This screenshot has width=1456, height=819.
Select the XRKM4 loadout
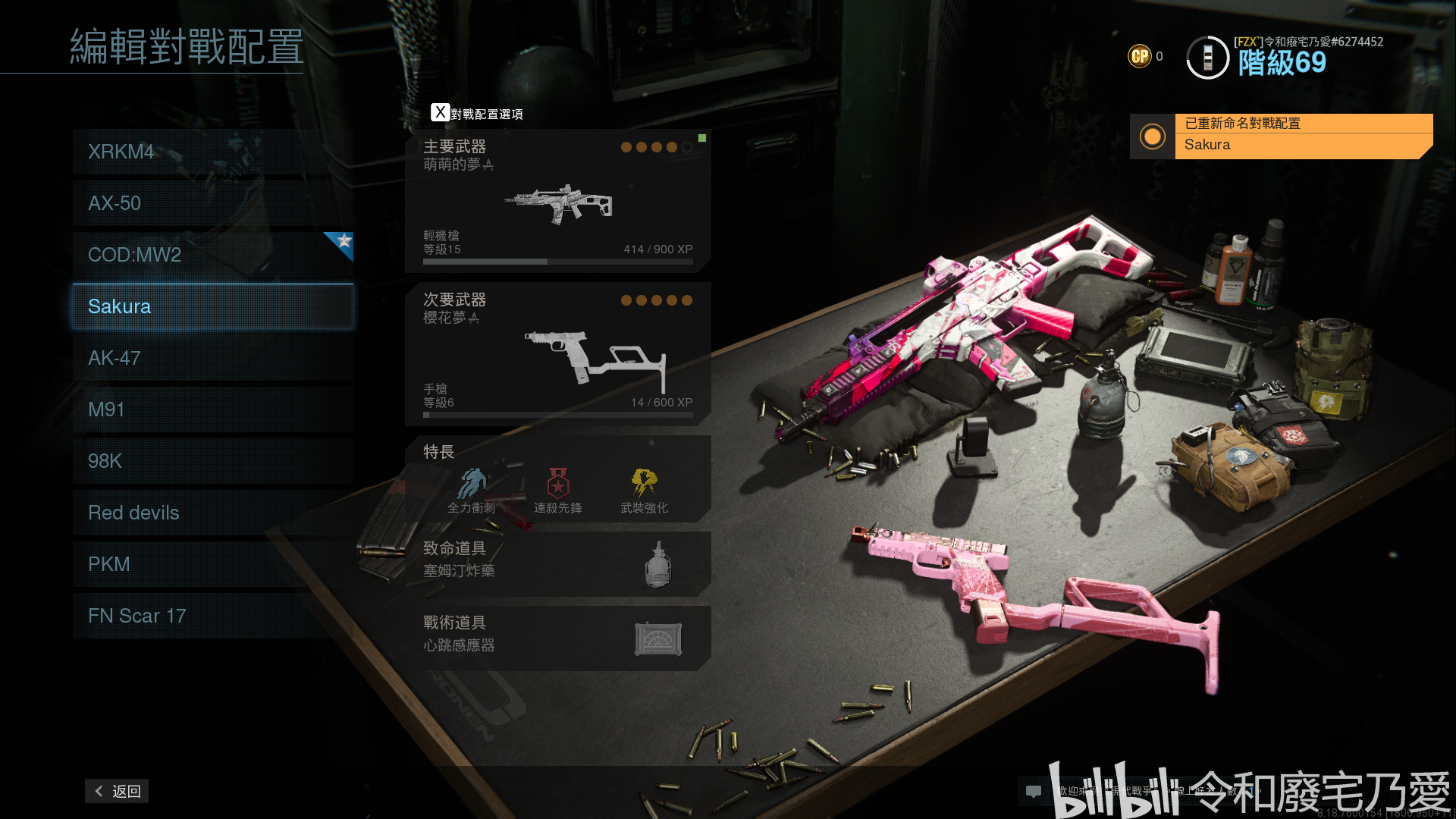[212, 152]
